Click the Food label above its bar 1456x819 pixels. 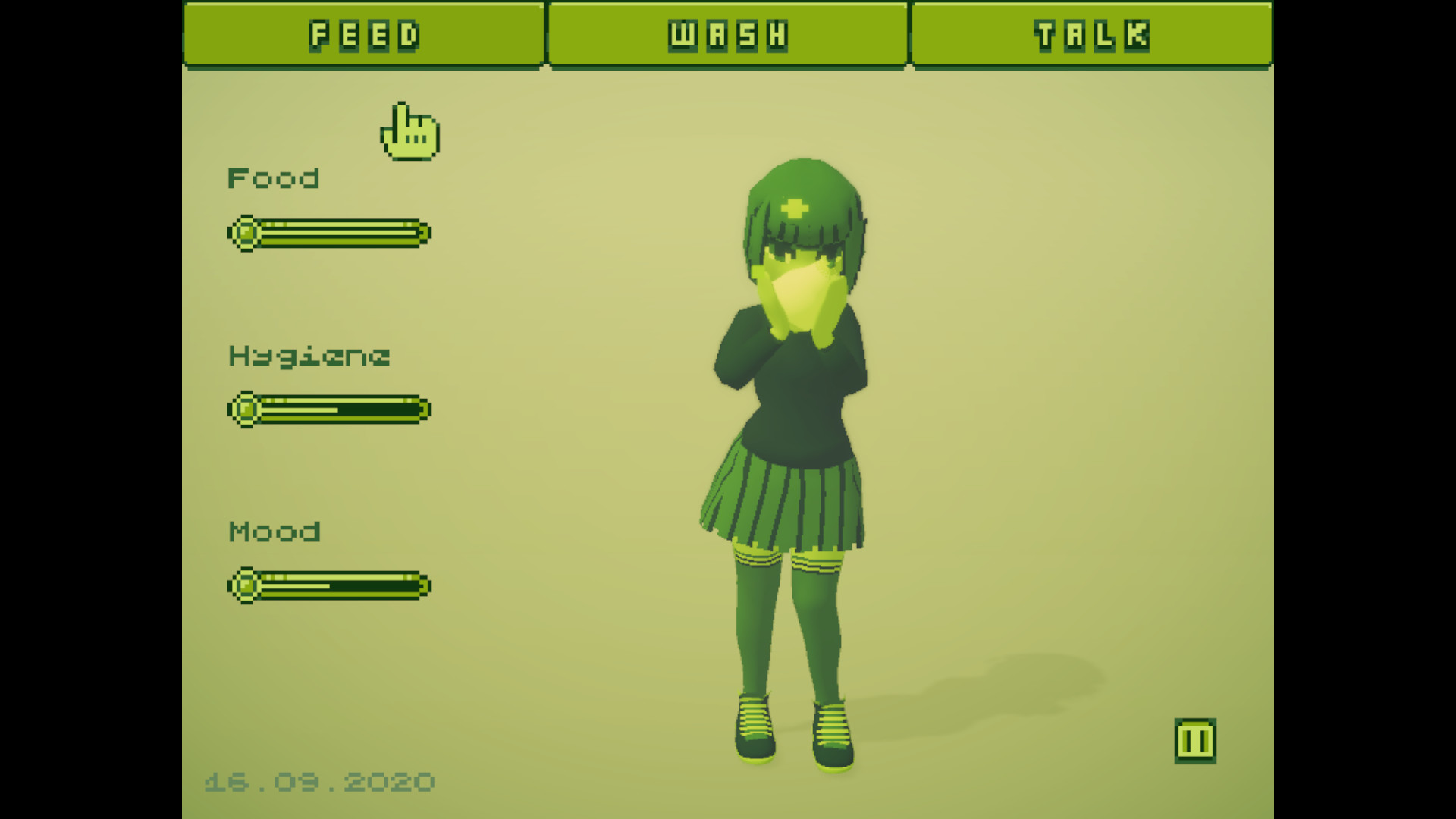click(274, 178)
